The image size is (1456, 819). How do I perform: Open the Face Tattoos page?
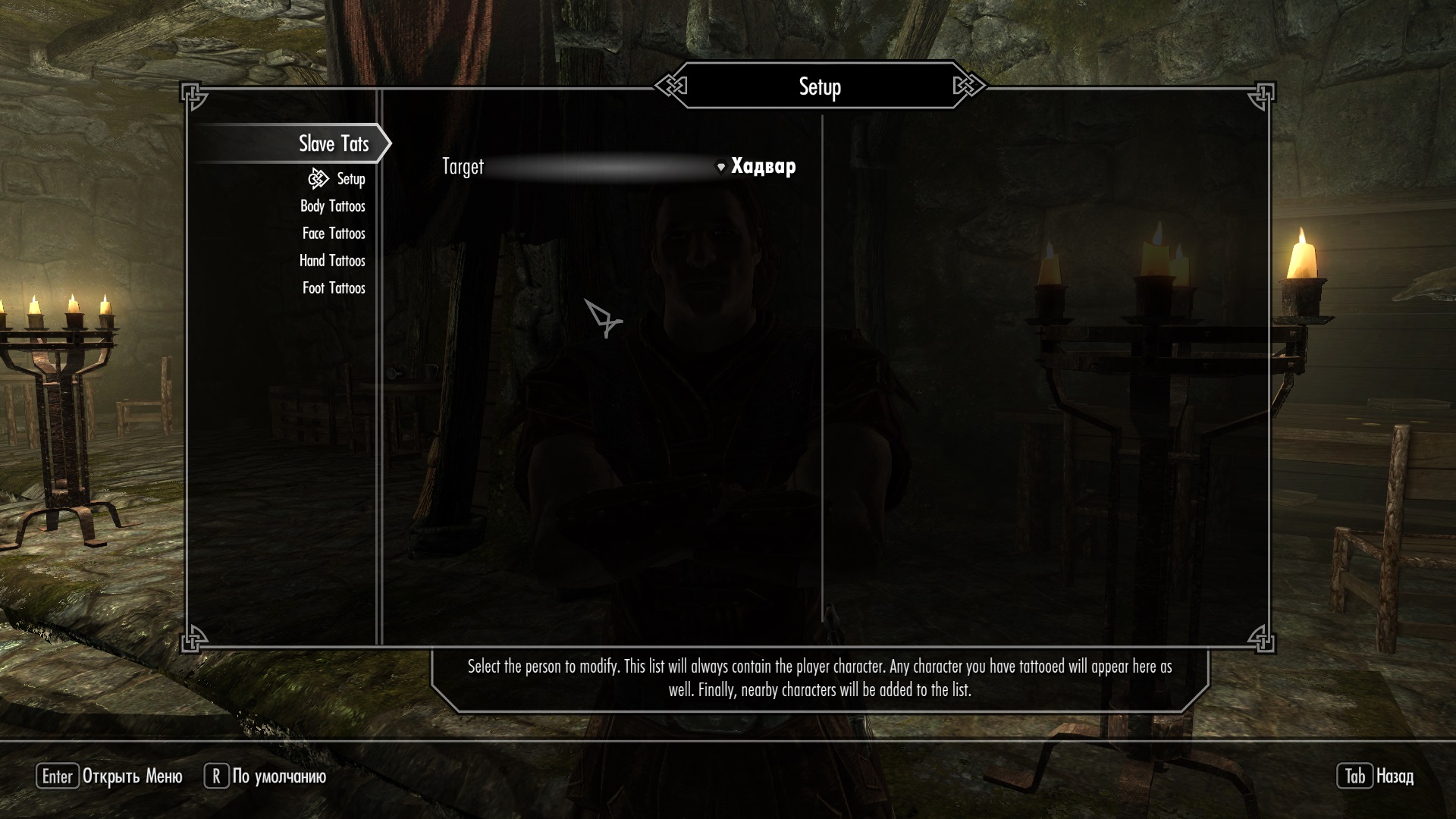tap(333, 234)
